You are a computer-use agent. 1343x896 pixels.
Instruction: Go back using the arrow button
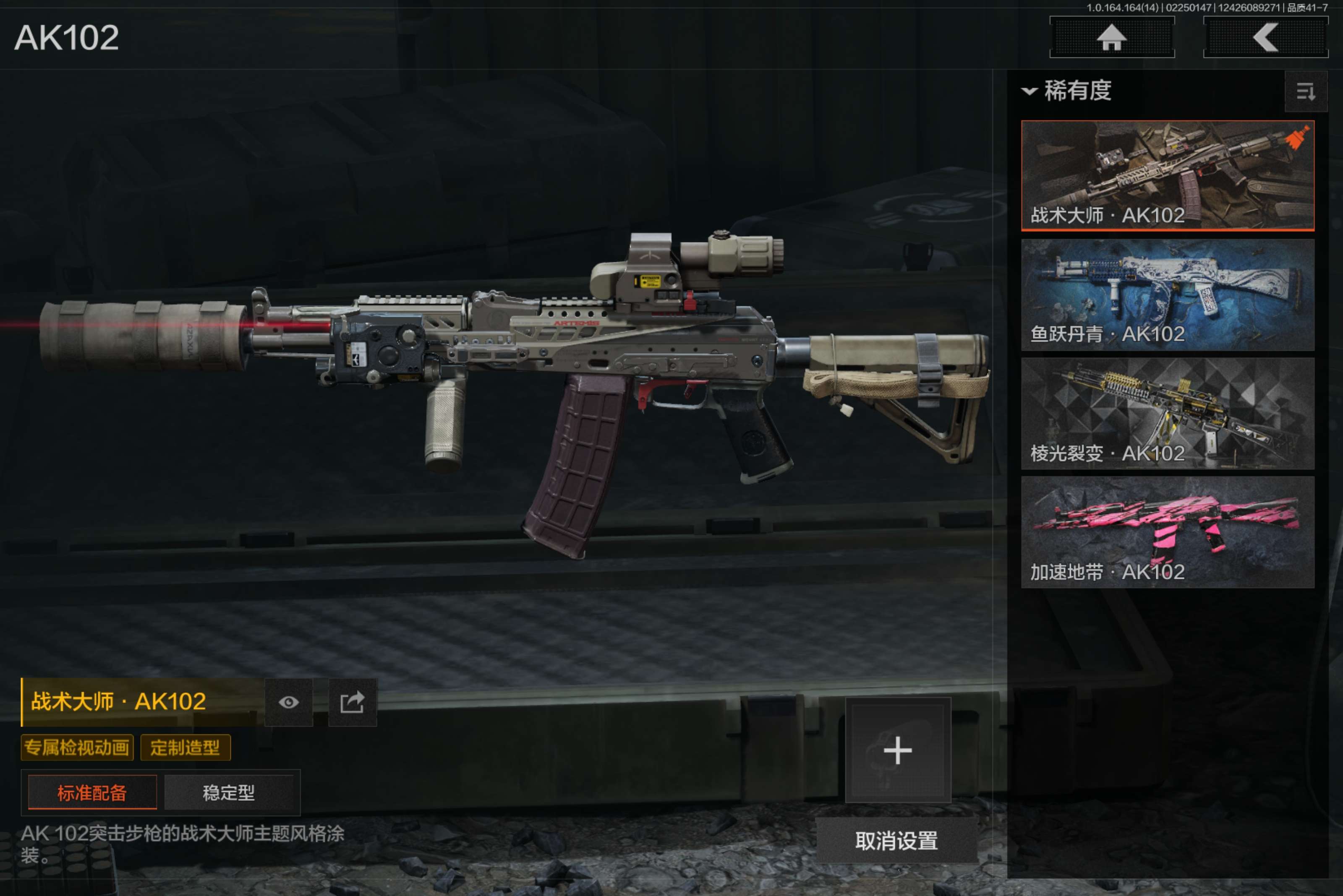(1265, 38)
